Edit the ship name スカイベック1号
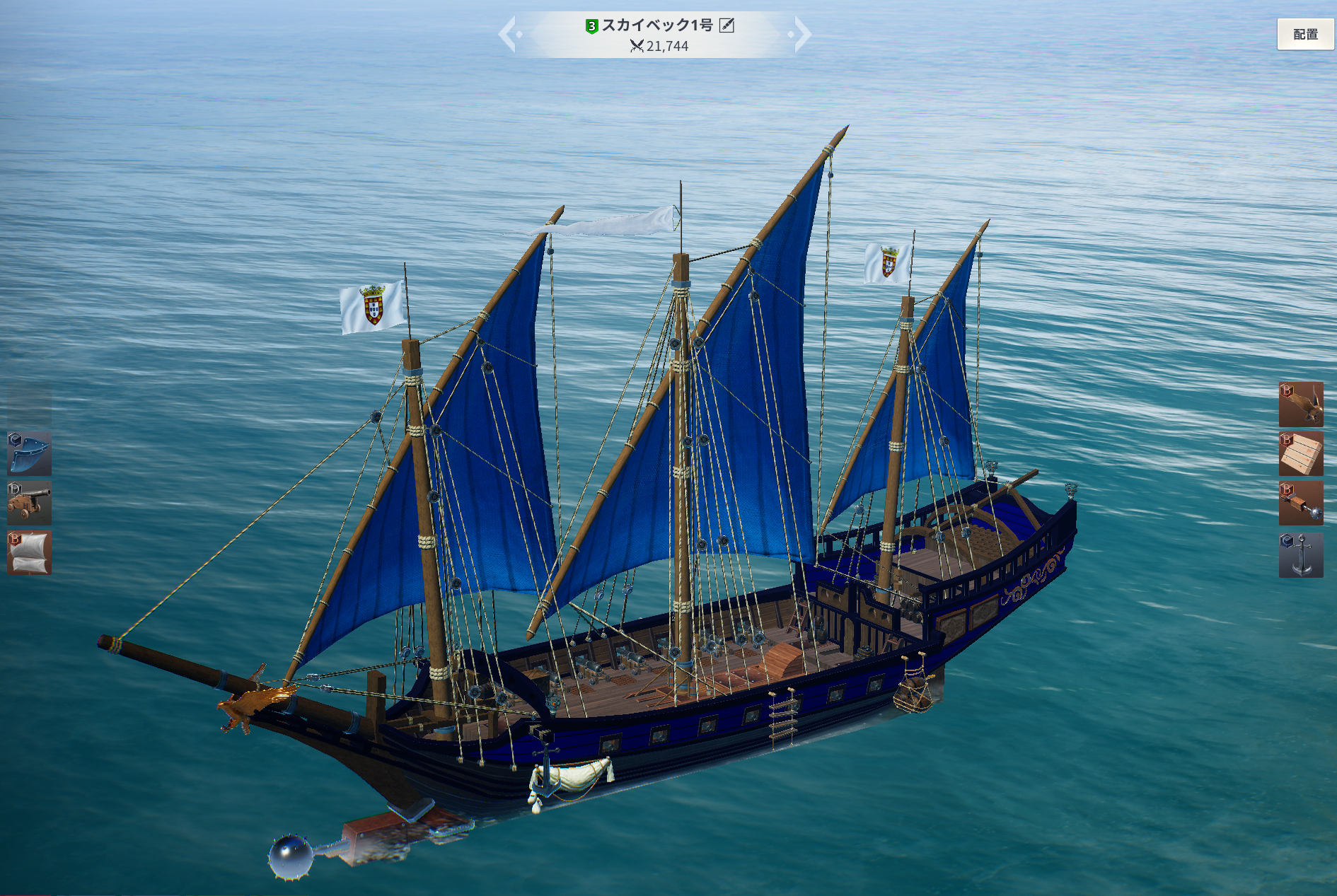This screenshot has height=896, width=1337. pos(727,25)
